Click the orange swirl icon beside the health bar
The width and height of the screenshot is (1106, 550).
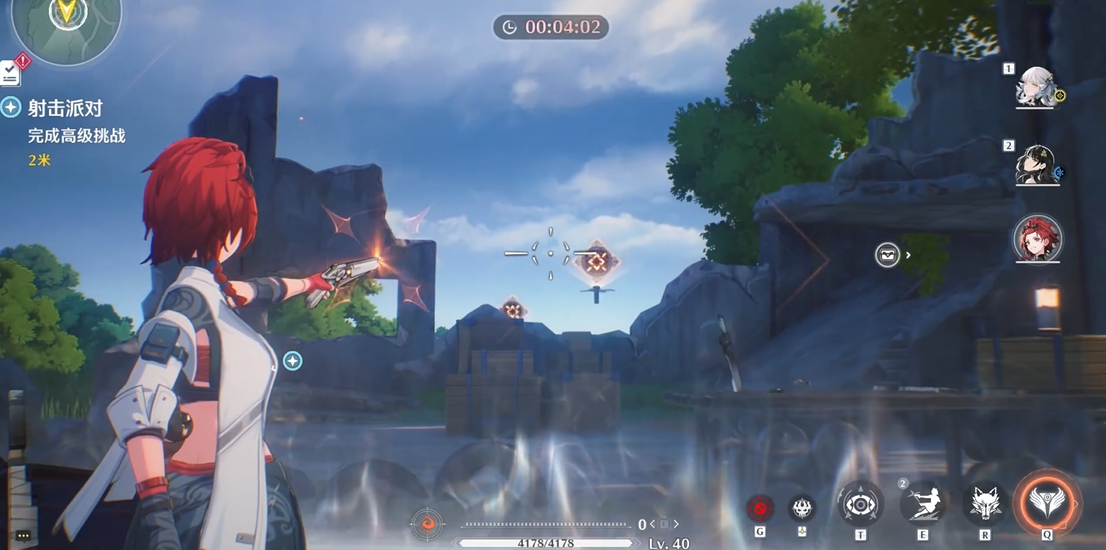coord(428,523)
